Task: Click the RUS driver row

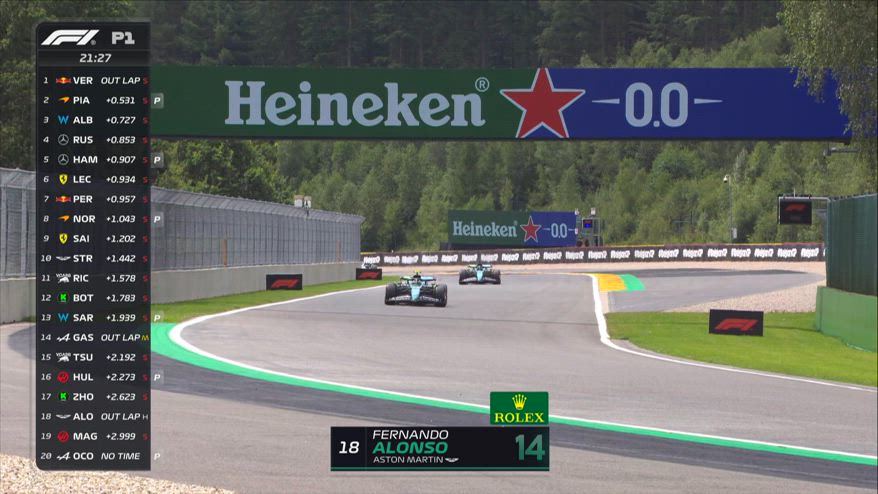Action: pos(94,140)
